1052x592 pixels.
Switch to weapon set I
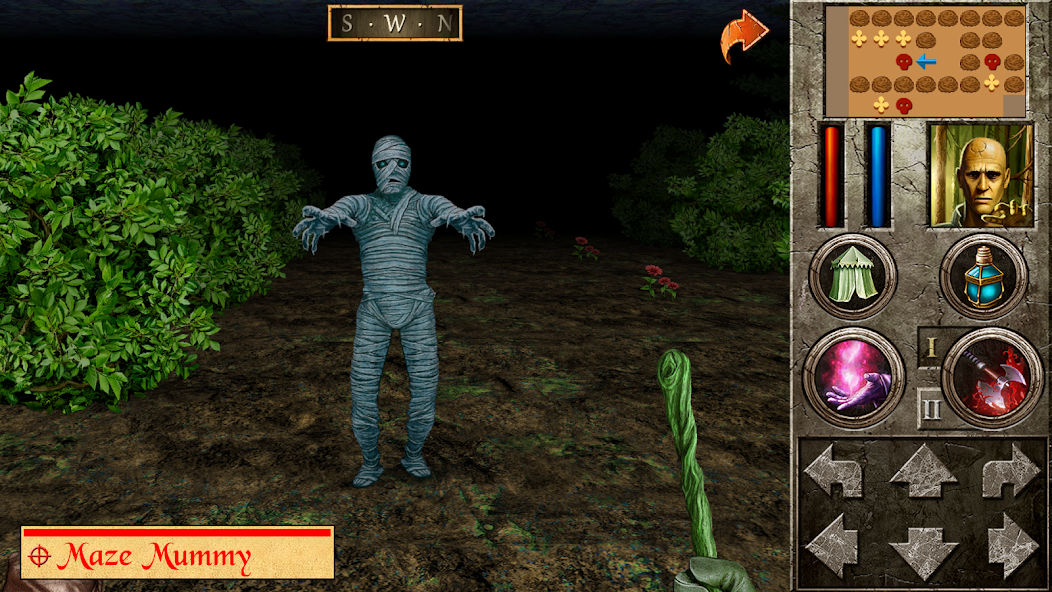[x=930, y=347]
